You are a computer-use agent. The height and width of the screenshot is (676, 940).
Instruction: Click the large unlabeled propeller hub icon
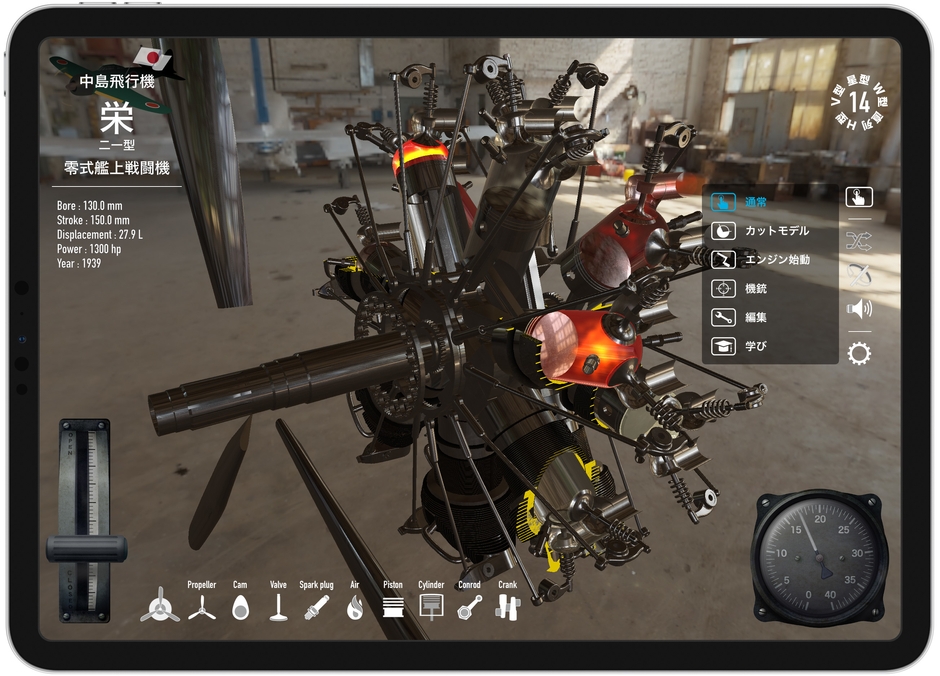[160, 606]
